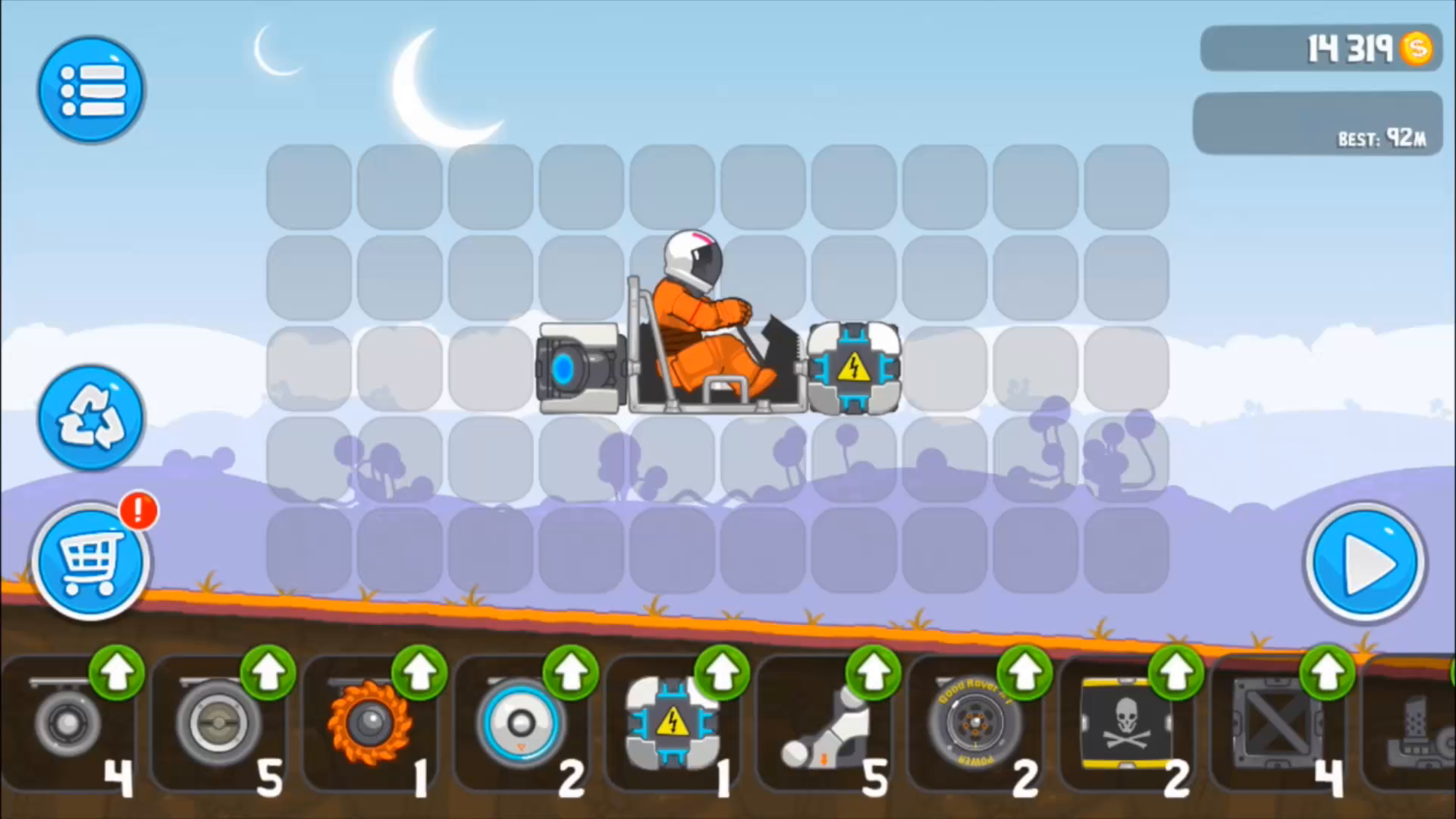
Task: Upgrade the saw blade wheel
Action: (x=420, y=673)
